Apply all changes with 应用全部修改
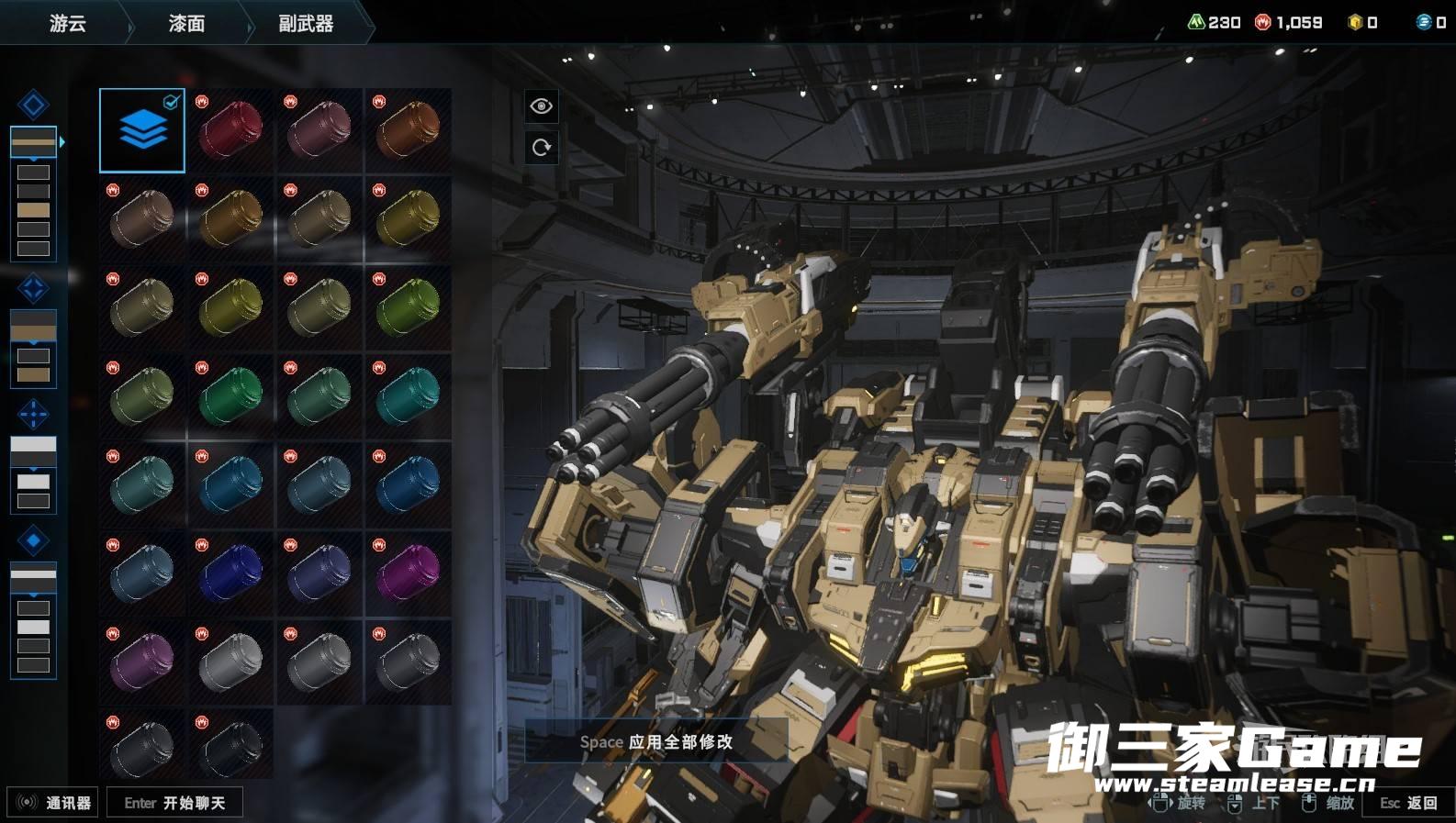This screenshot has height=823, width=1456. (656, 741)
